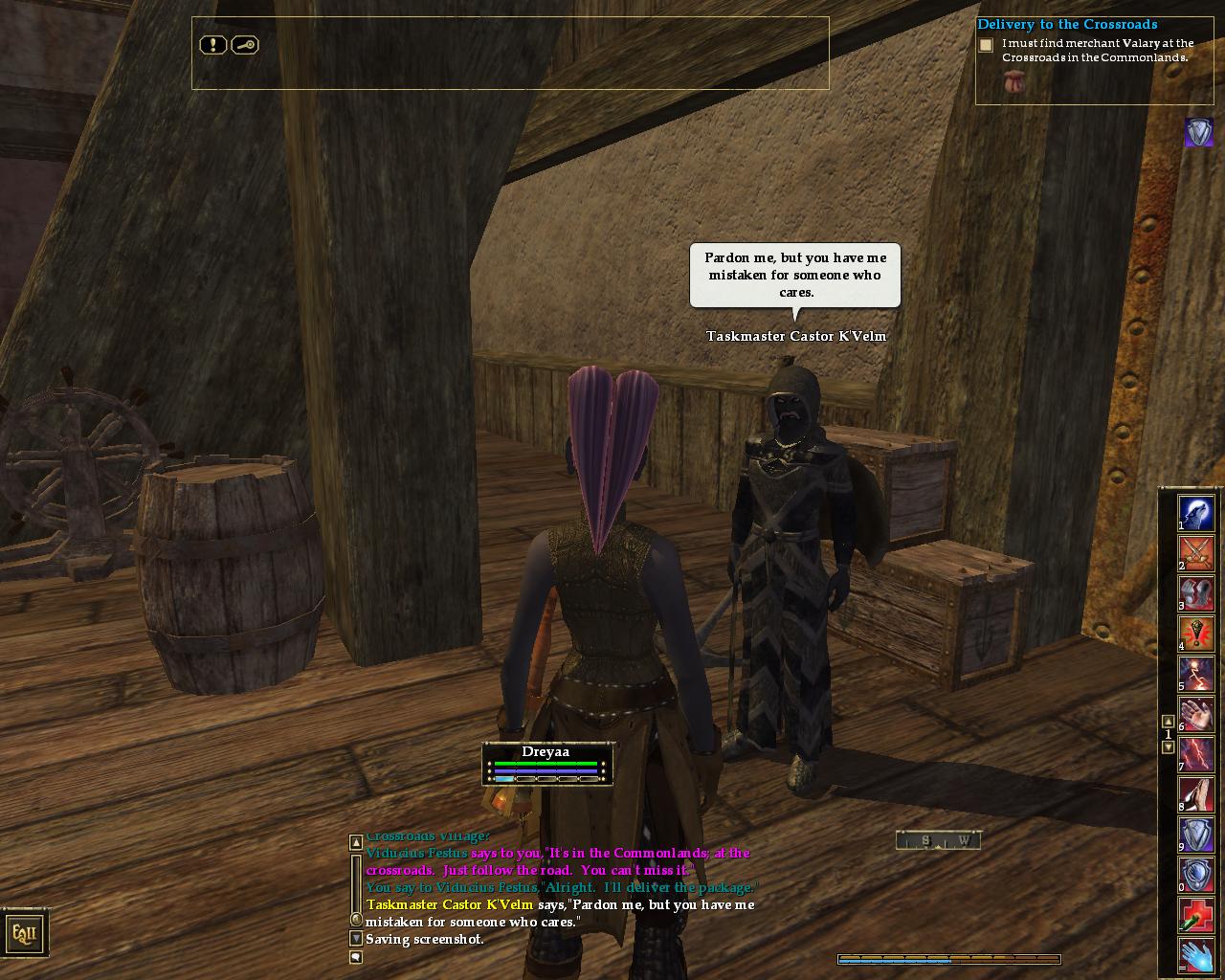
Task: Cast the red lightning spell in slot 7
Action: click(1196, 754)
